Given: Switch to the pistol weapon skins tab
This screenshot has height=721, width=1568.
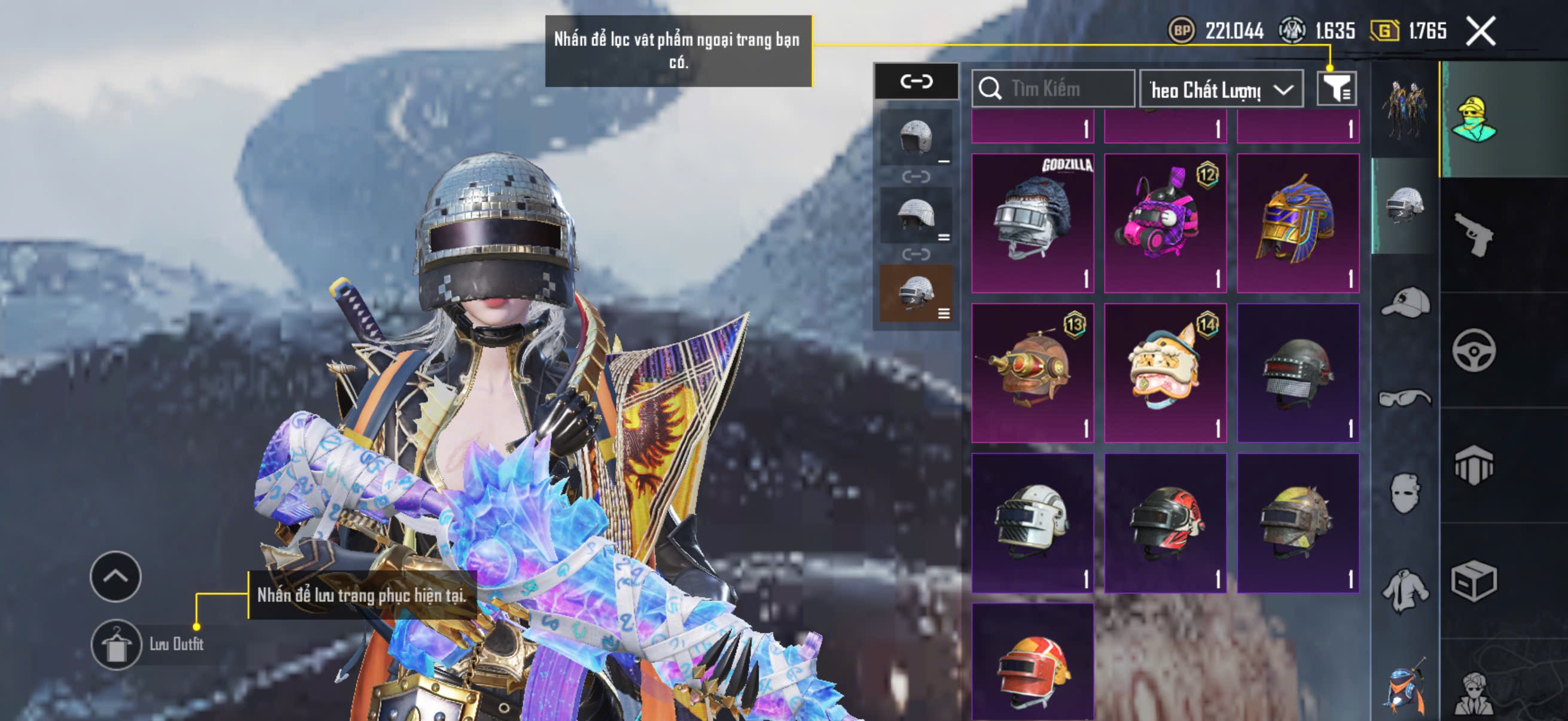Looking at the screenshot, I should pyautogui.click(x=1474, y=234).
